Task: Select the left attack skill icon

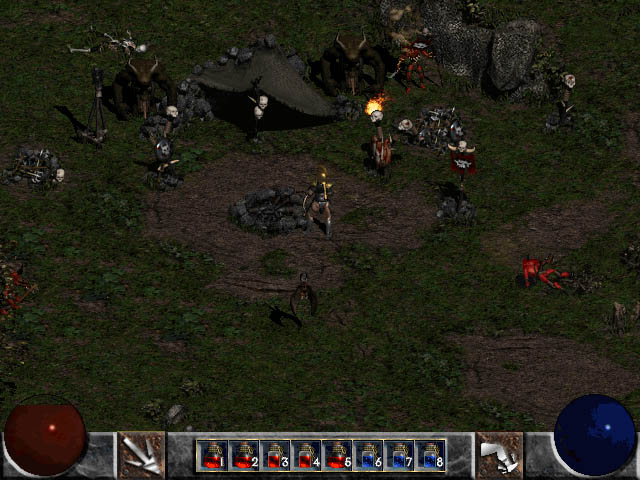Action: [141, 455]
